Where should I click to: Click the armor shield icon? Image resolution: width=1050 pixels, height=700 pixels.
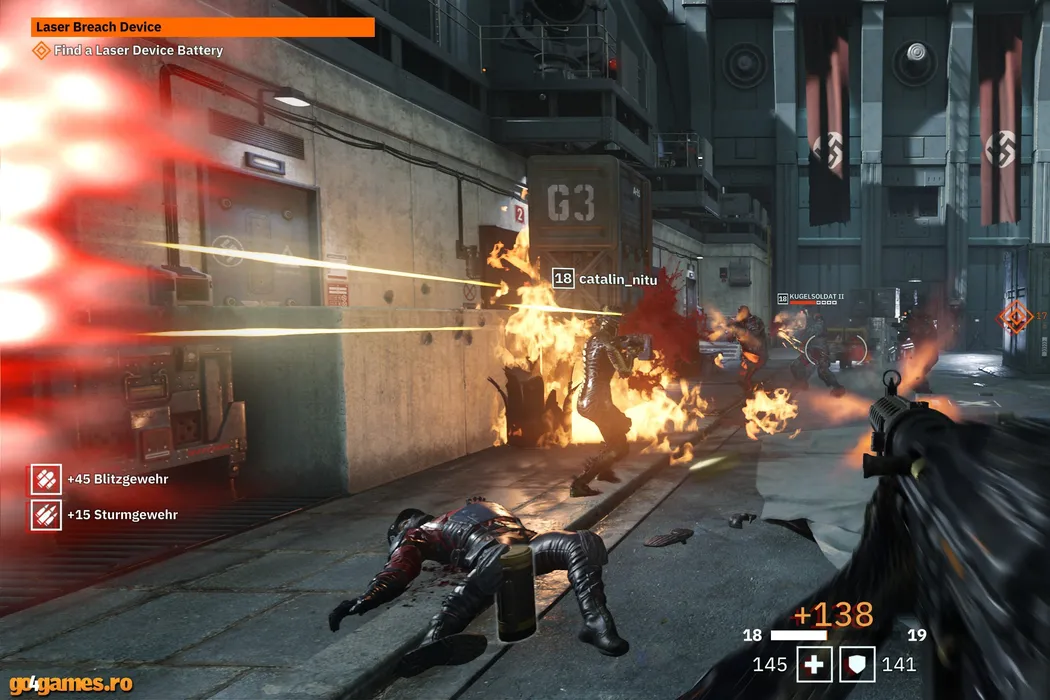tap(857, 664)
